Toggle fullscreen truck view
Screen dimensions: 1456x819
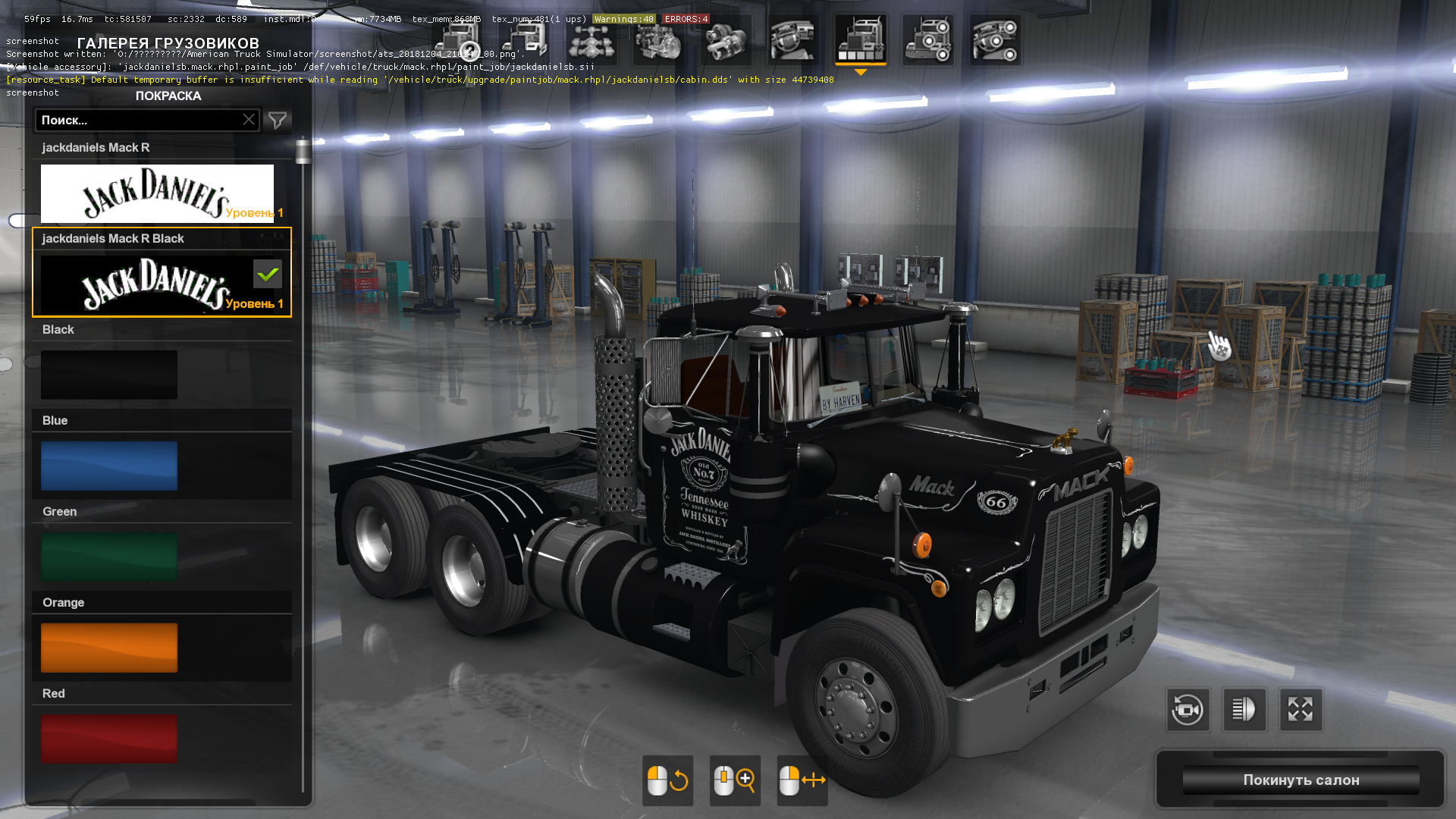coord(1301,710)
